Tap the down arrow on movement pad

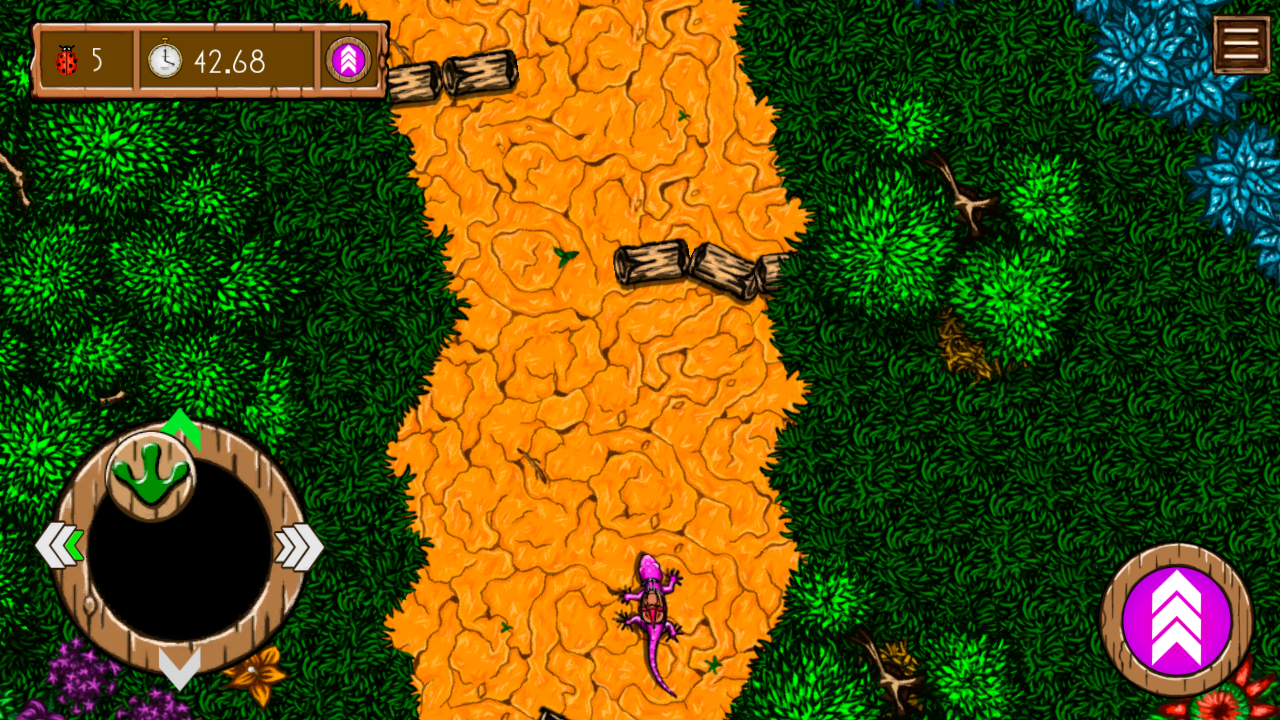click(x=180, y=667)
